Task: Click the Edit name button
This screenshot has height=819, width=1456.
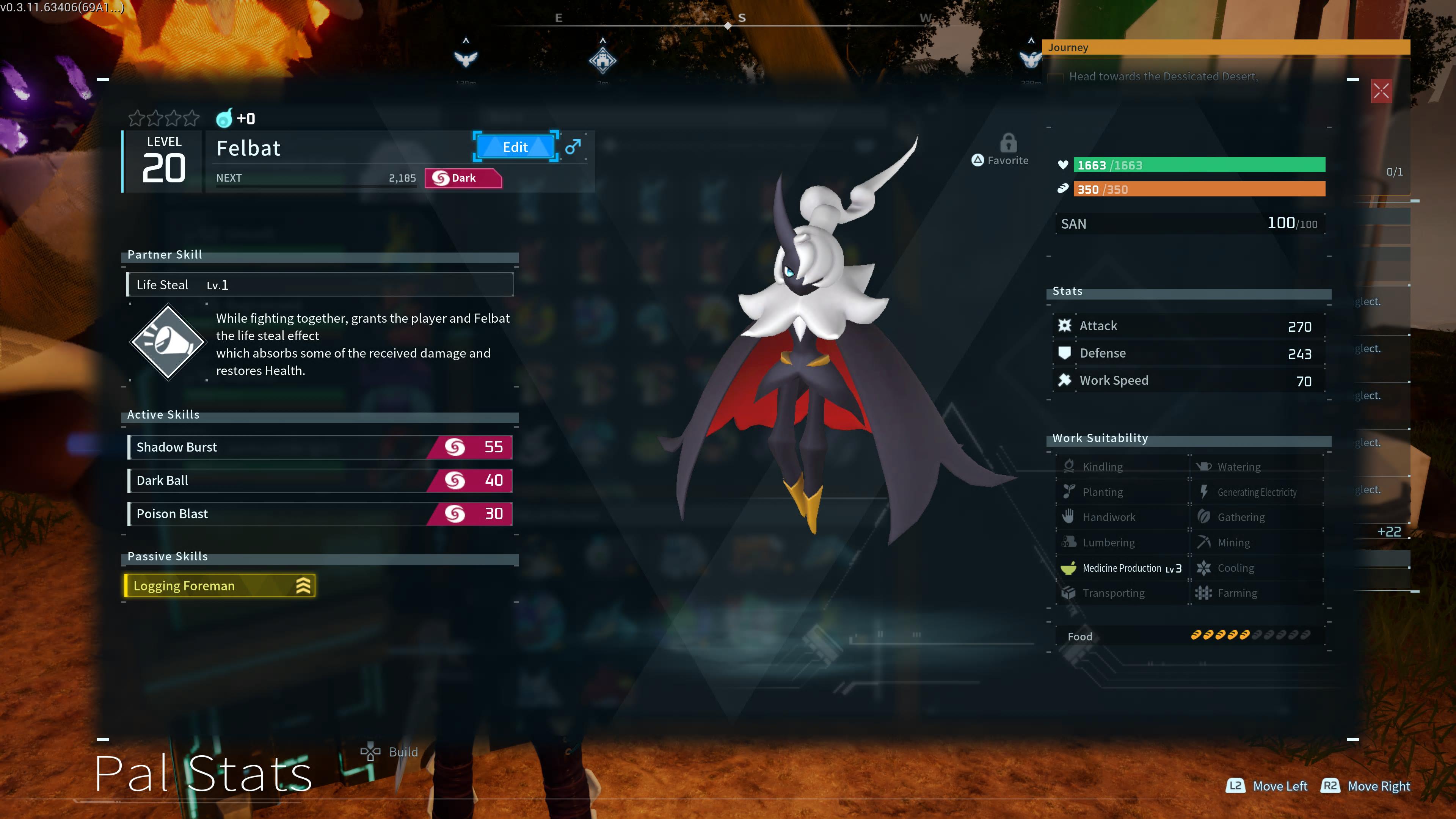Action: pos(515,147)
